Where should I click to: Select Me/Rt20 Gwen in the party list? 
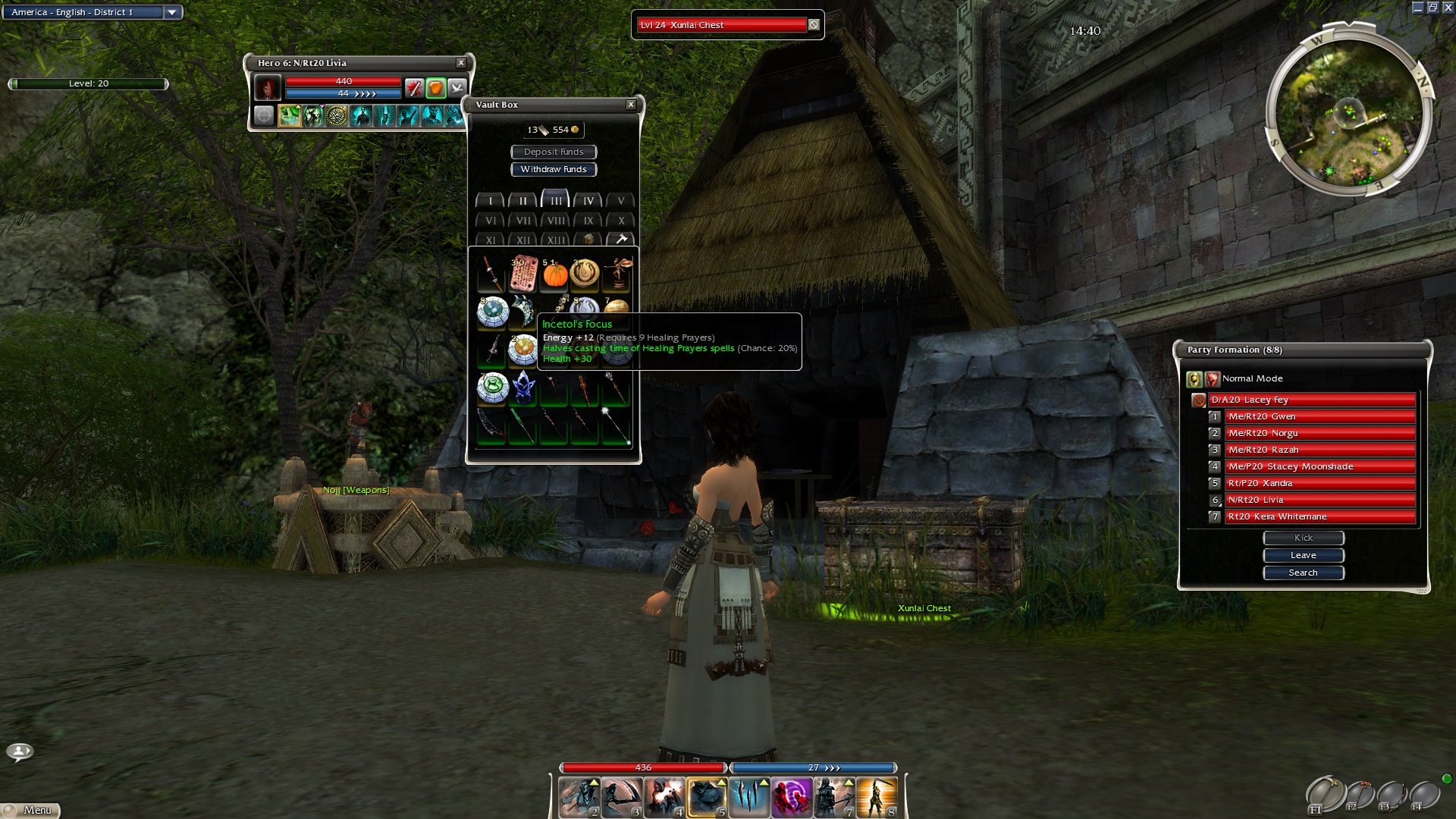pos(1319,416)
